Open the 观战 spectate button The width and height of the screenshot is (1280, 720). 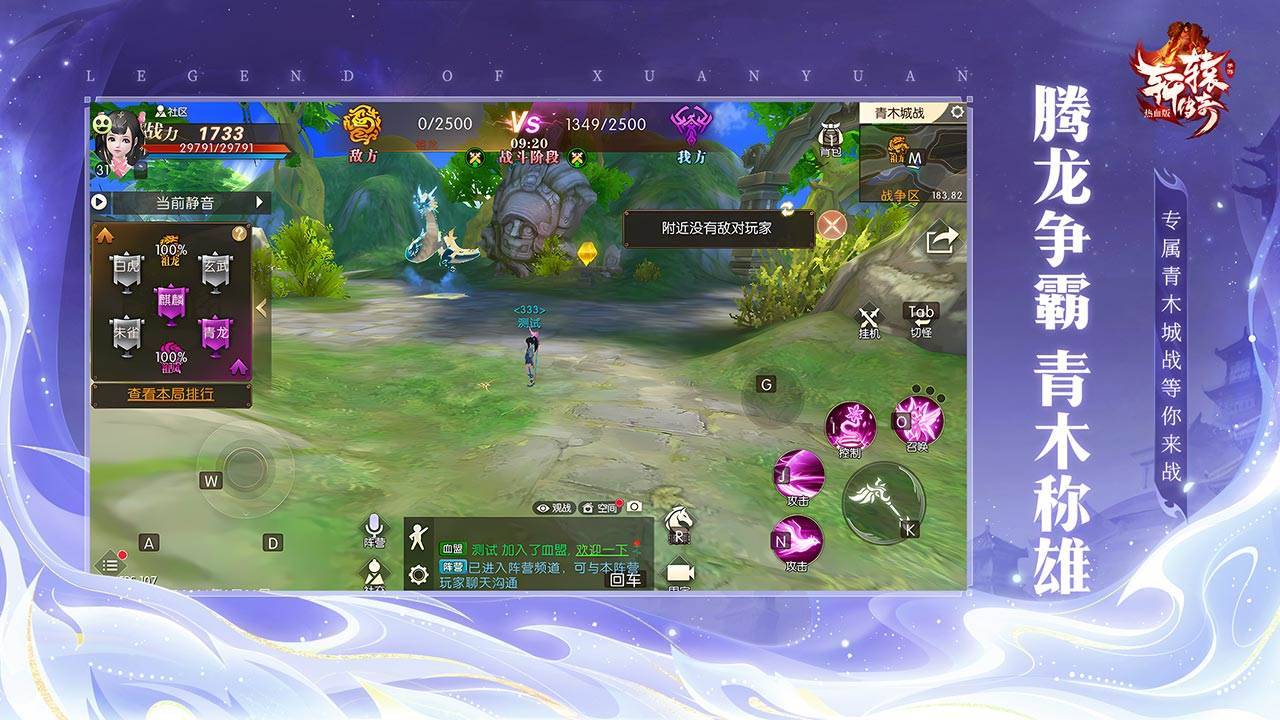(553, 508)
